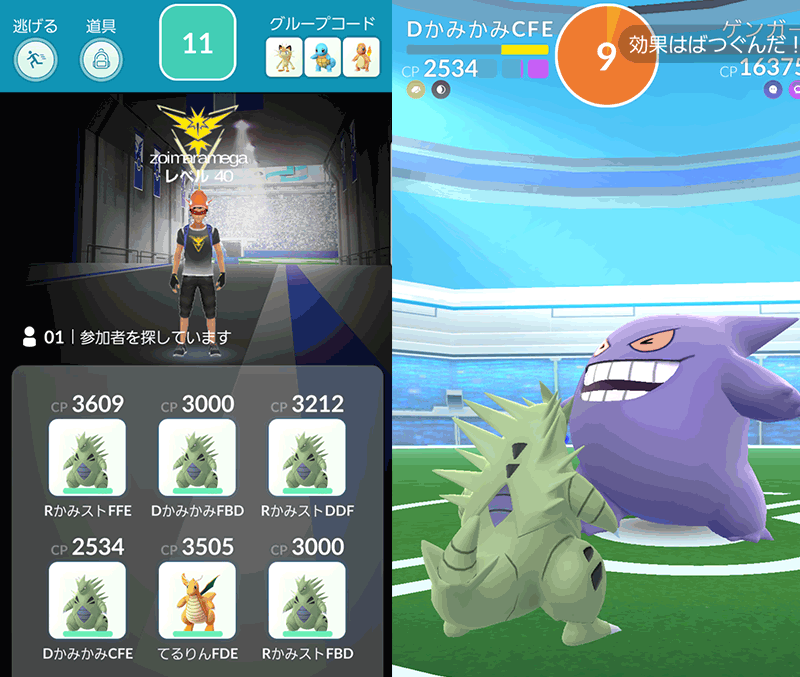Viewport: 800px width, 677px height.
Task: Select the Squirtle group code icon
Action: 323,57
